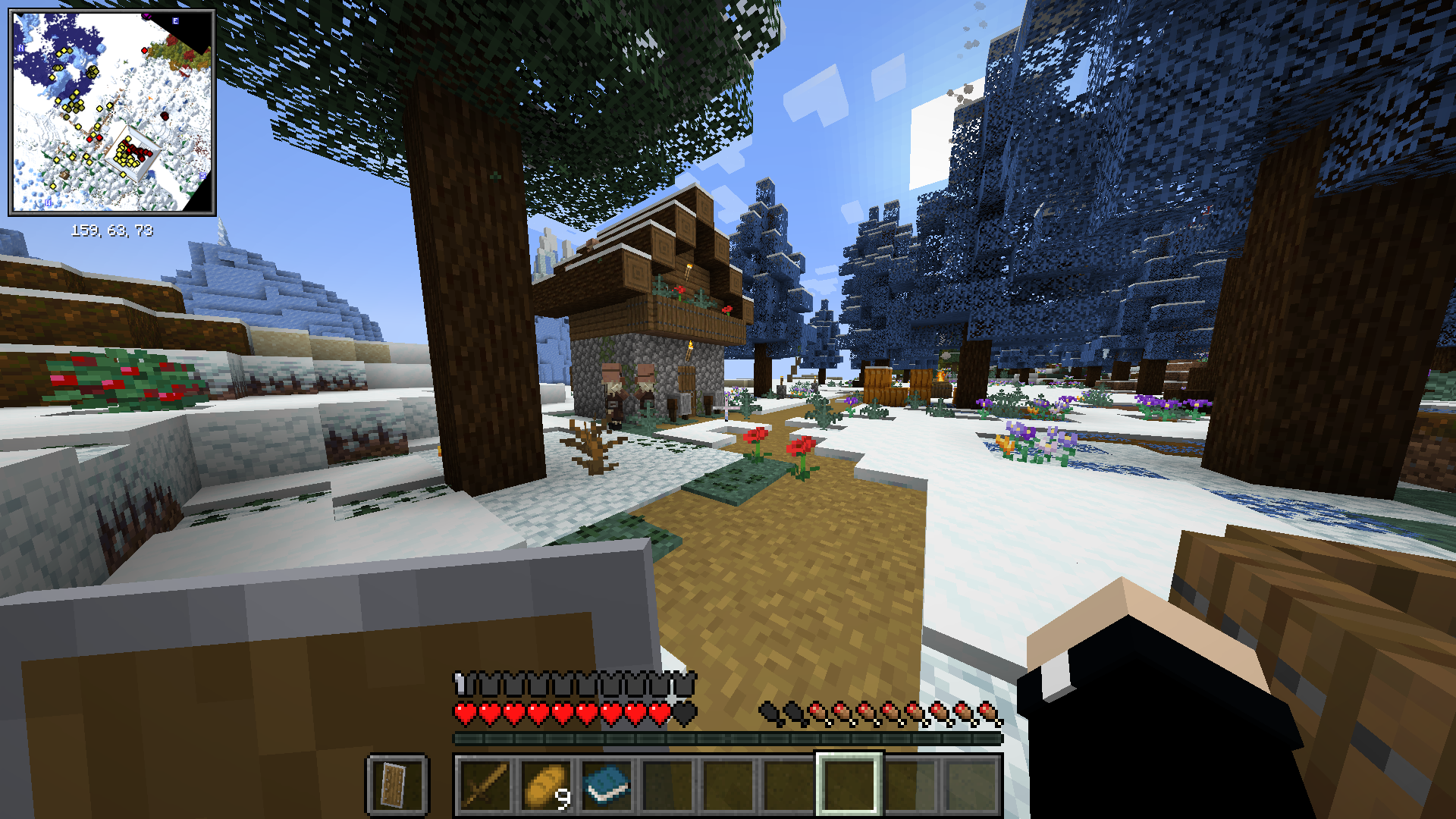
Task: Click the N direction marker on the minimap
Action: (20, 48)
